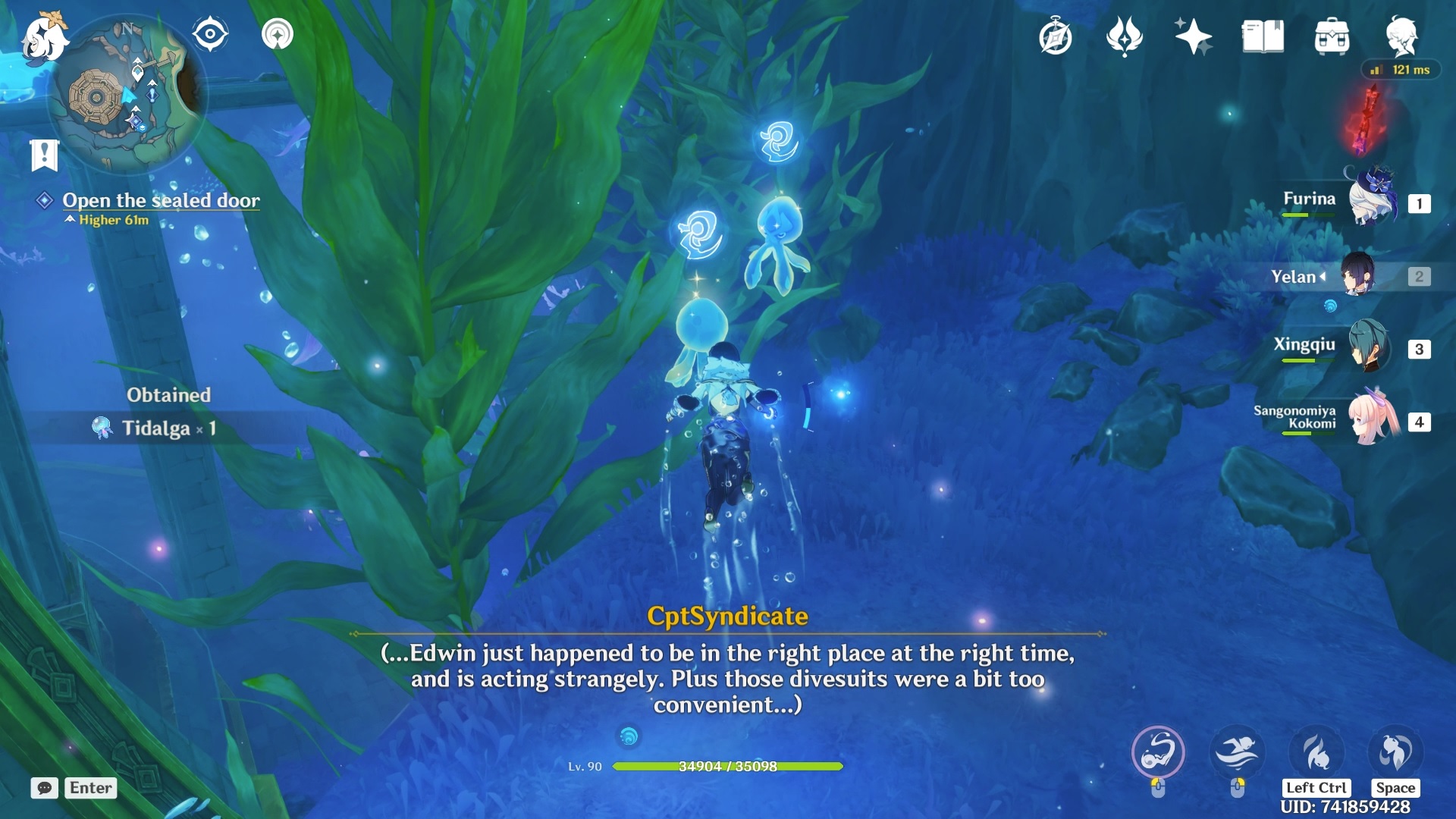Open the quest list exclamation banner

point(44,155)
